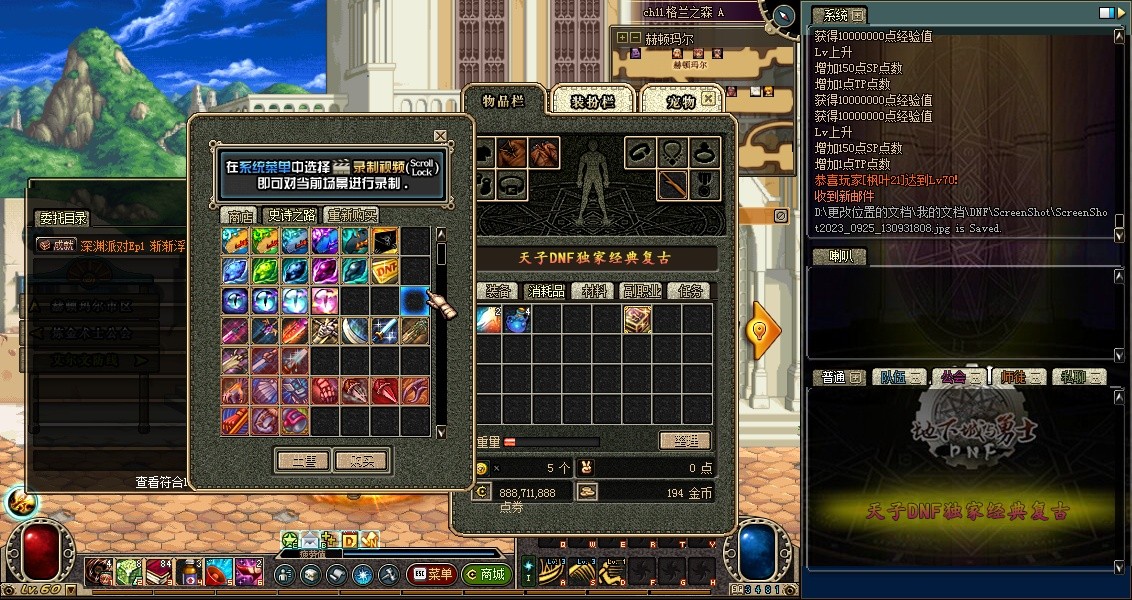1132x600 pixels.
Task: Switch to 材料 materials category
Action: [598, 291]
